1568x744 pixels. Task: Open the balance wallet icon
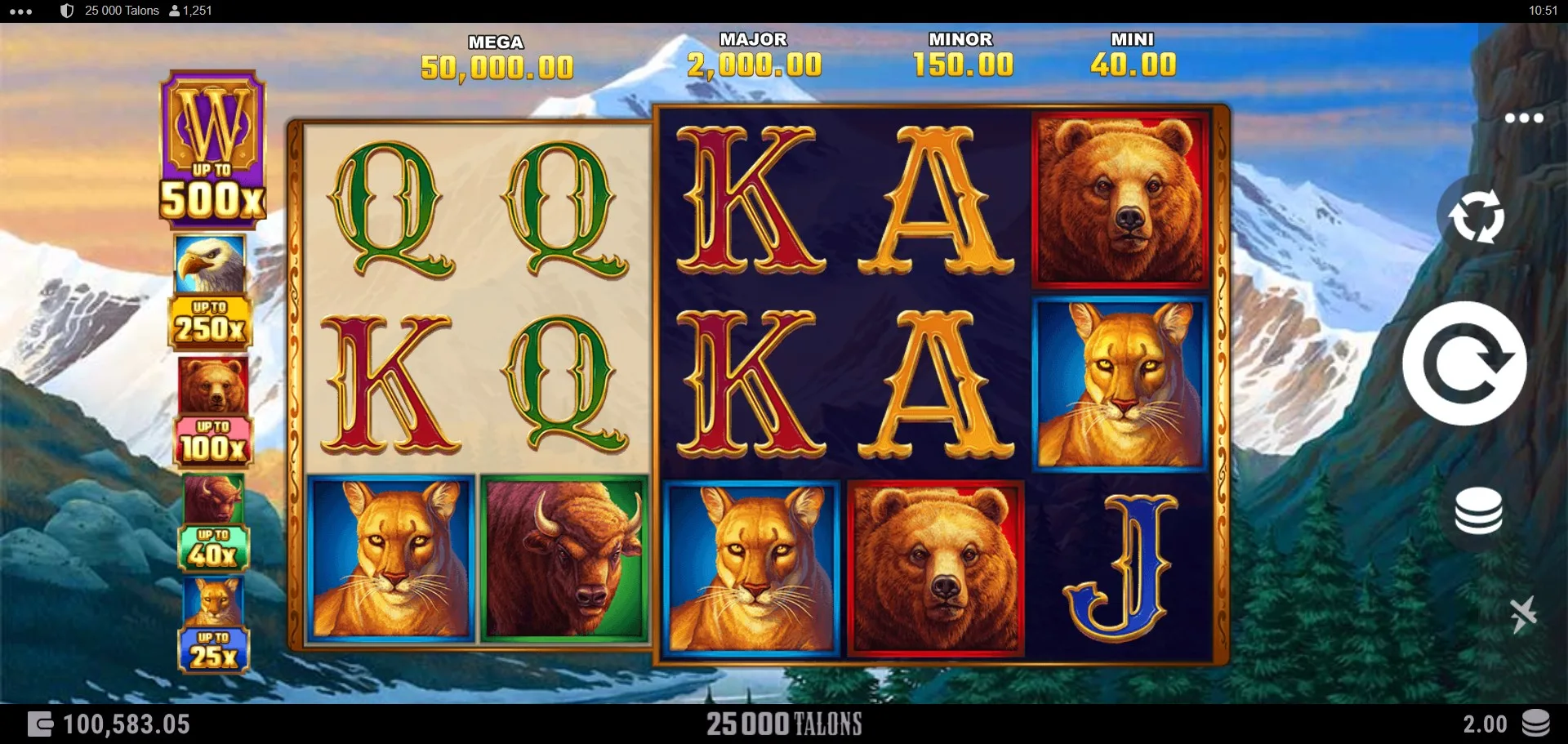40,724
